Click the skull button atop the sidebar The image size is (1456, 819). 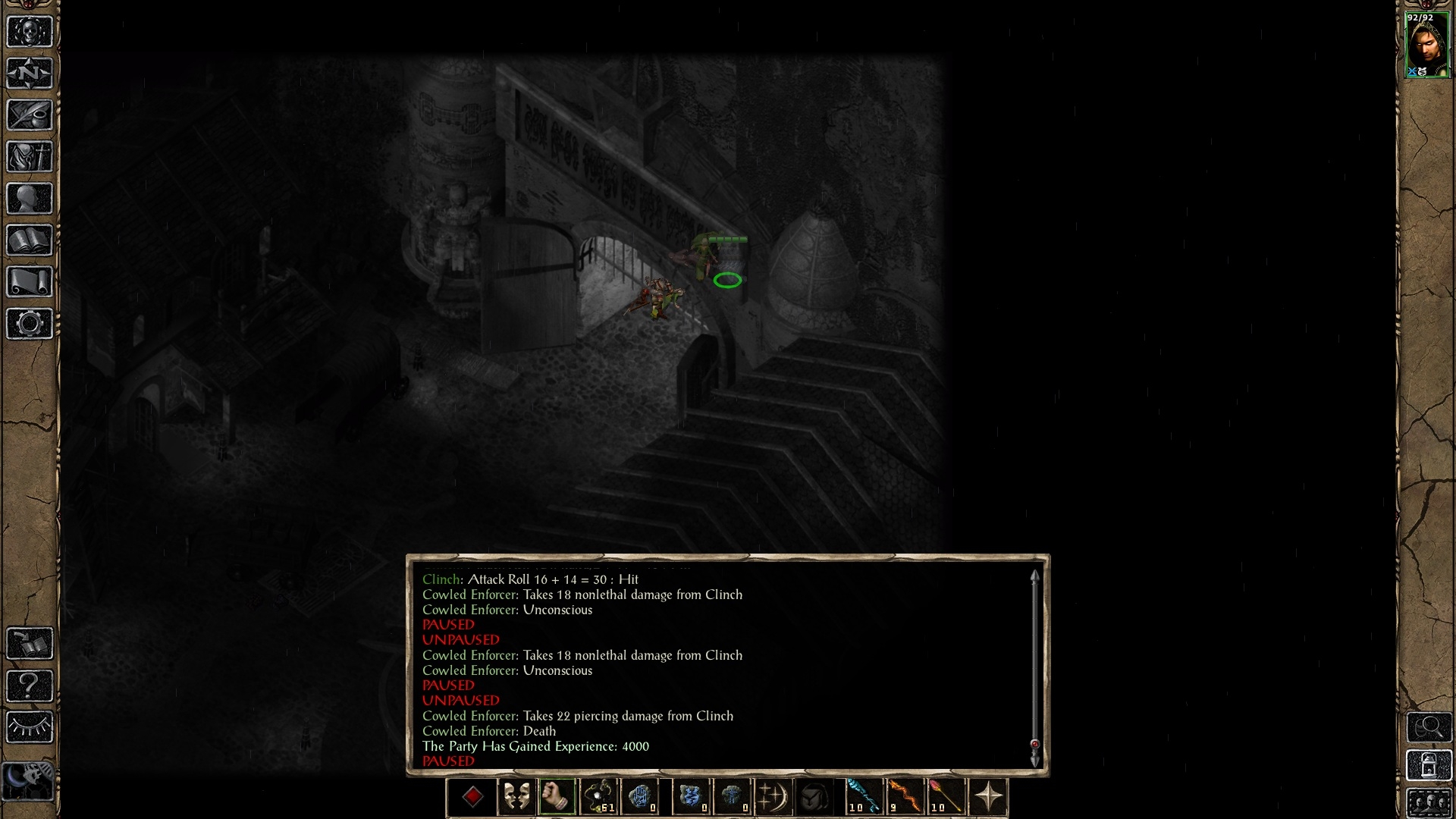coord(30,32)
